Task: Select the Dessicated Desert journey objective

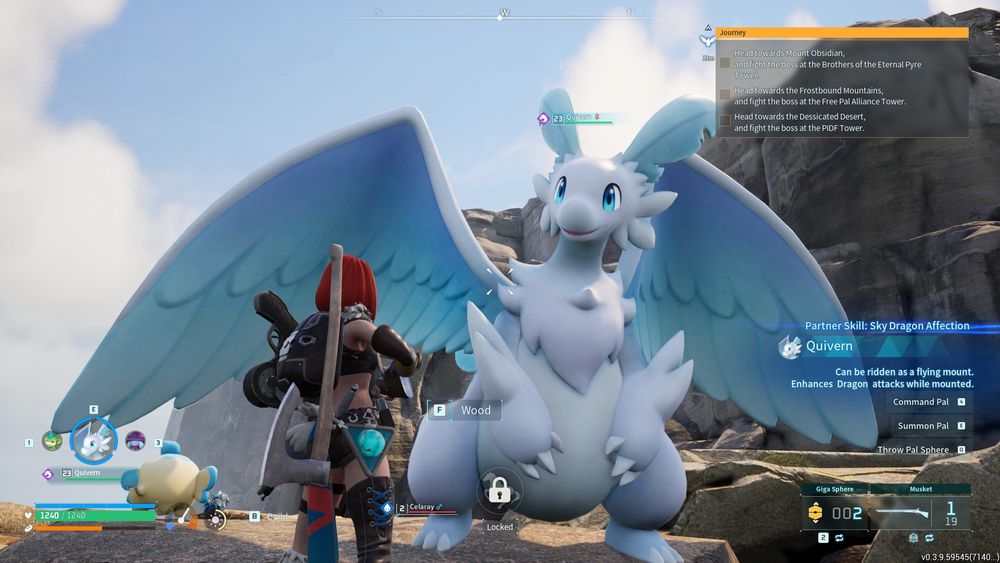Action: [798, 122]
